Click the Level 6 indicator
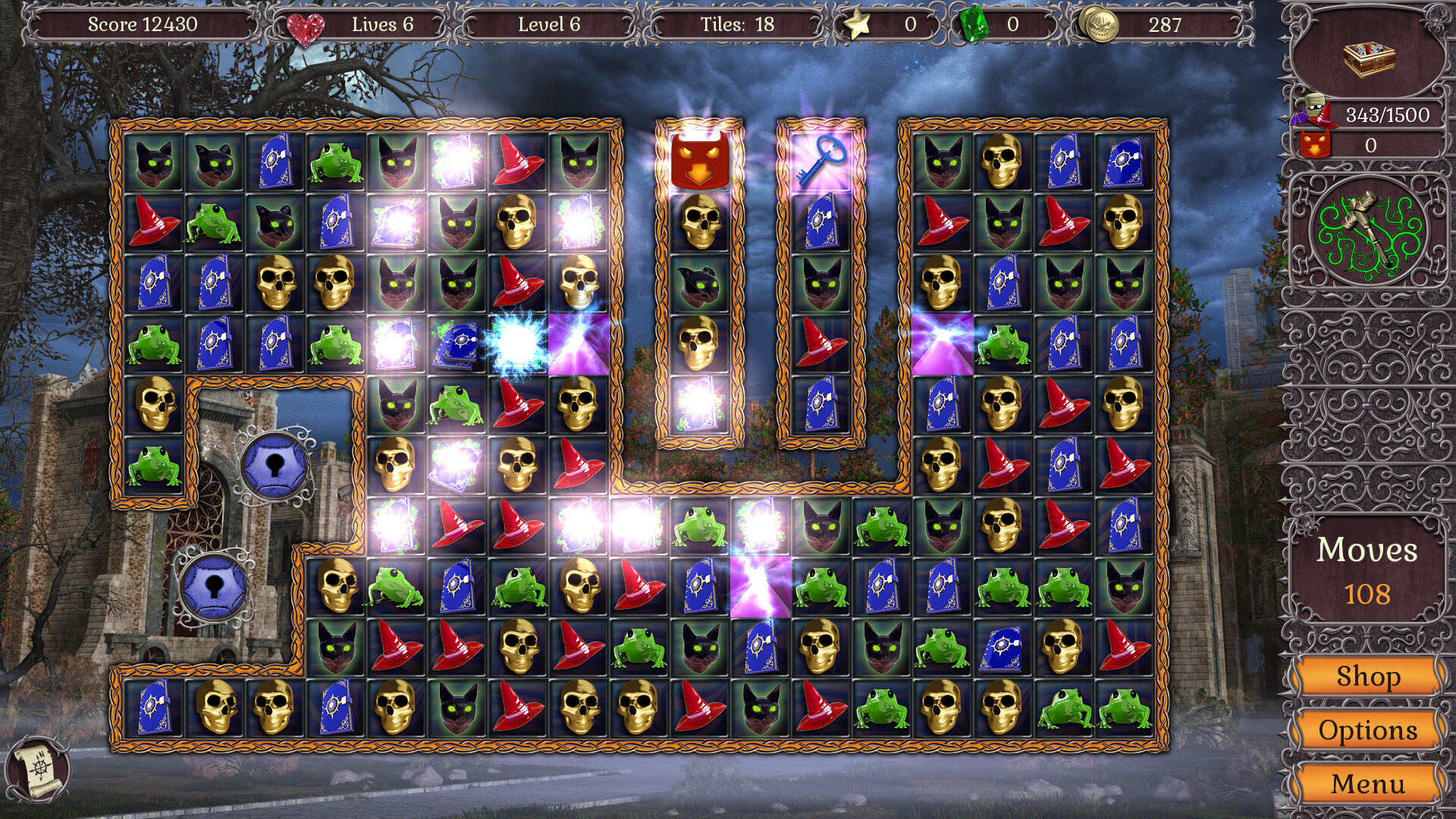The width and height of the screenshot is (1456, 819). [x=548, y=24]
